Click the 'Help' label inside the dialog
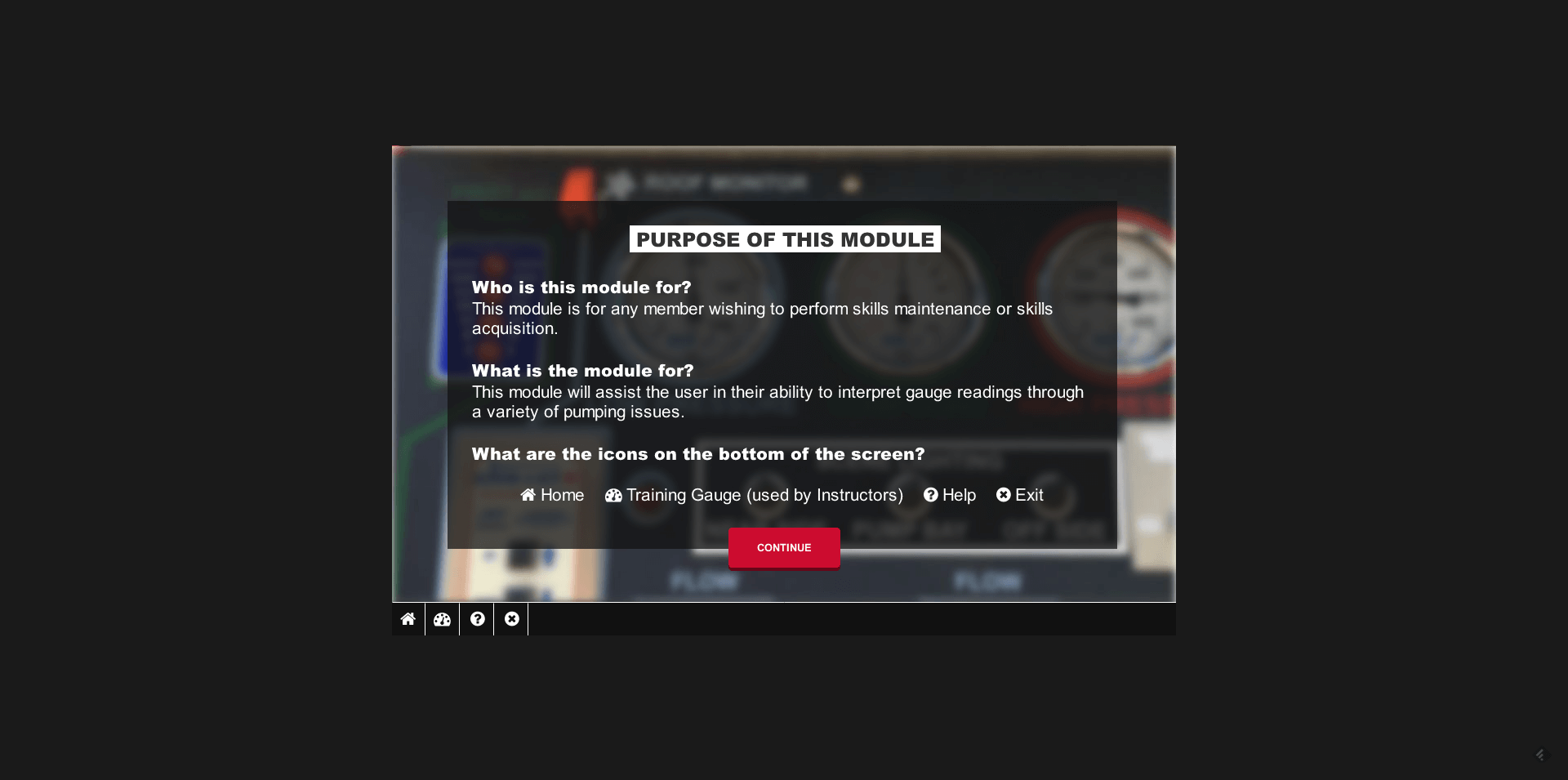This screenshot has width=1568, height=780. [959, 495]
